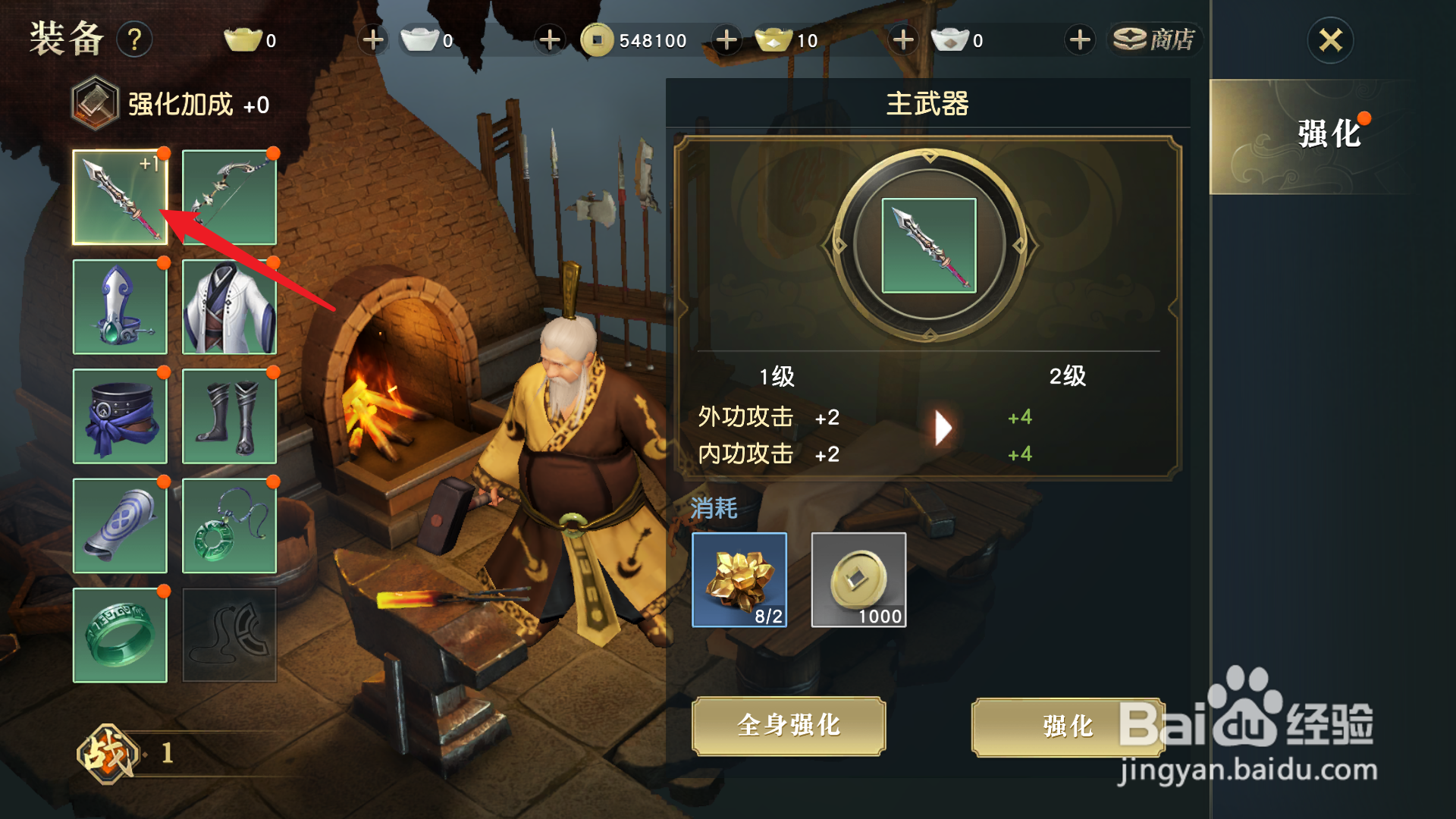Viewport: 1456px width, 819px height.
Task: Select the +1 main weapon slot
Action: [119, 196]
